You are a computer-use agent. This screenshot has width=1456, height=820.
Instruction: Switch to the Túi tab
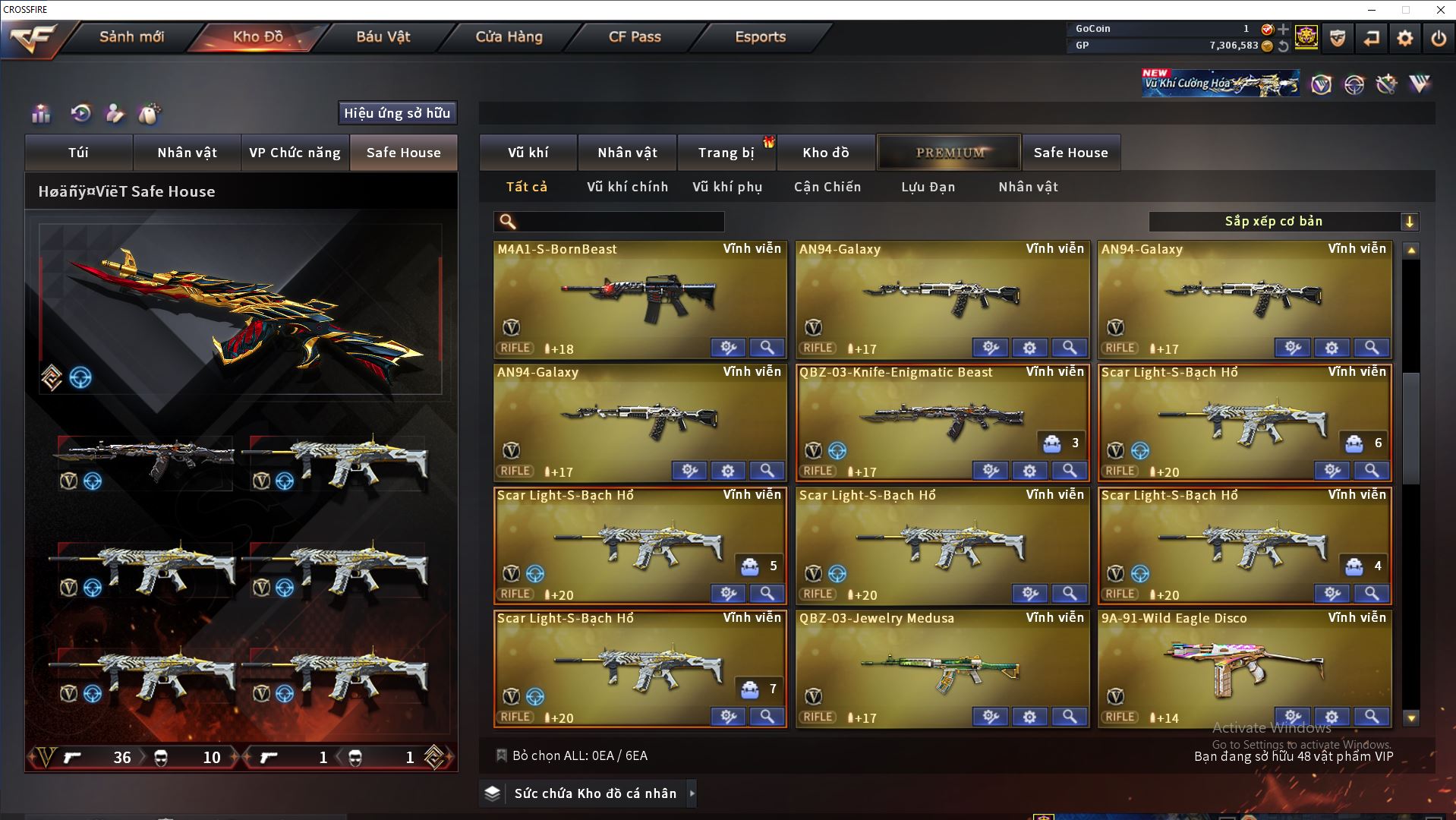click(79, 153)
